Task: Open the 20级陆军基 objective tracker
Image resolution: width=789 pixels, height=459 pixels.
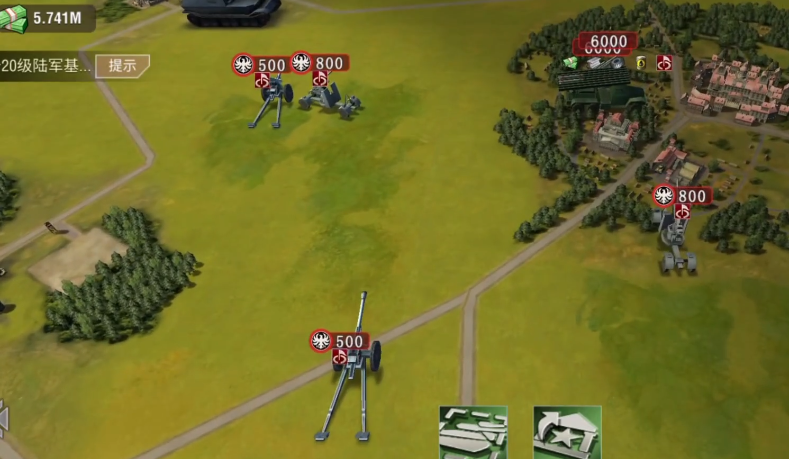Action: click(x=47, y=67)
